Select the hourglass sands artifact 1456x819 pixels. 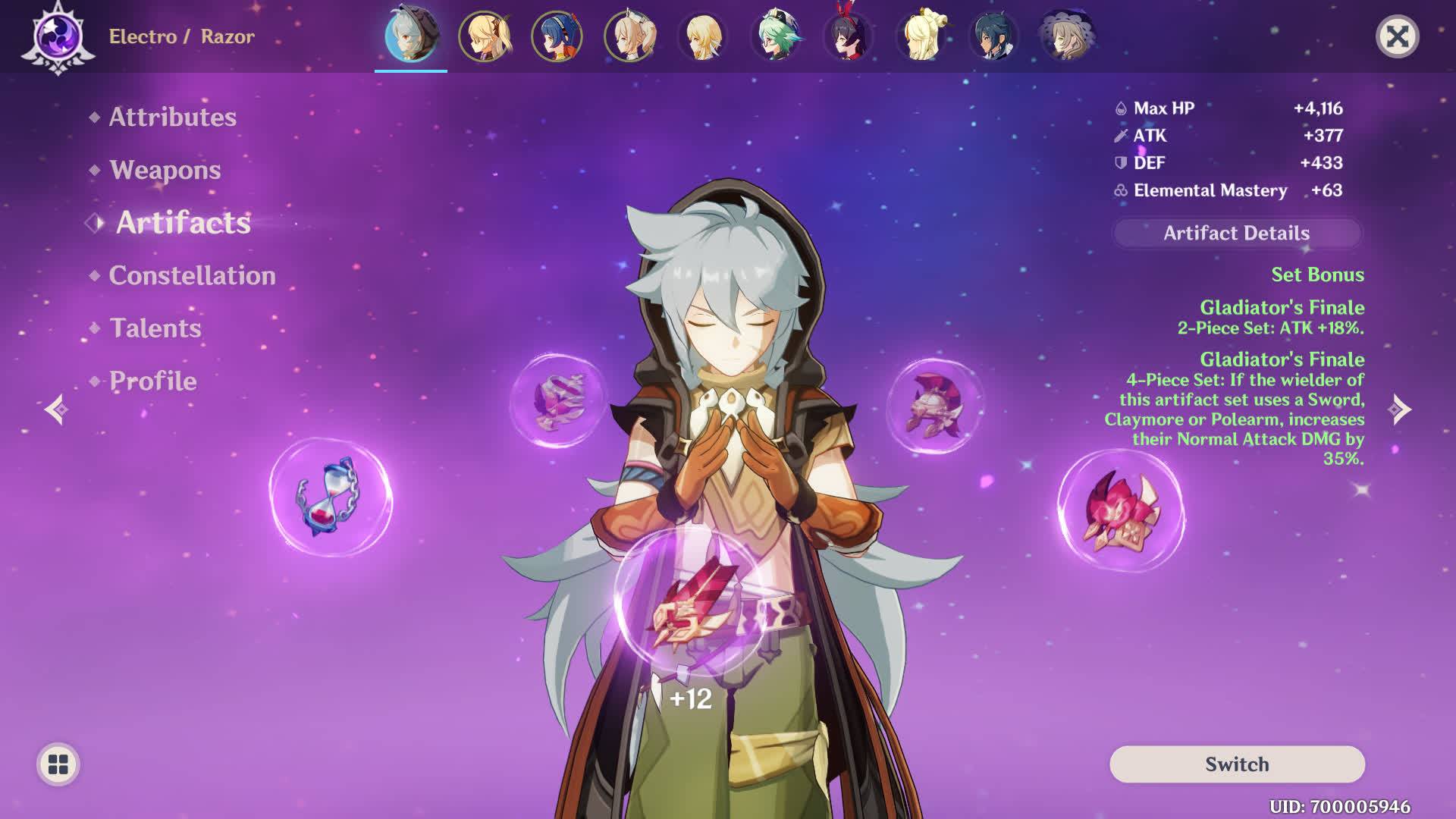331,497
